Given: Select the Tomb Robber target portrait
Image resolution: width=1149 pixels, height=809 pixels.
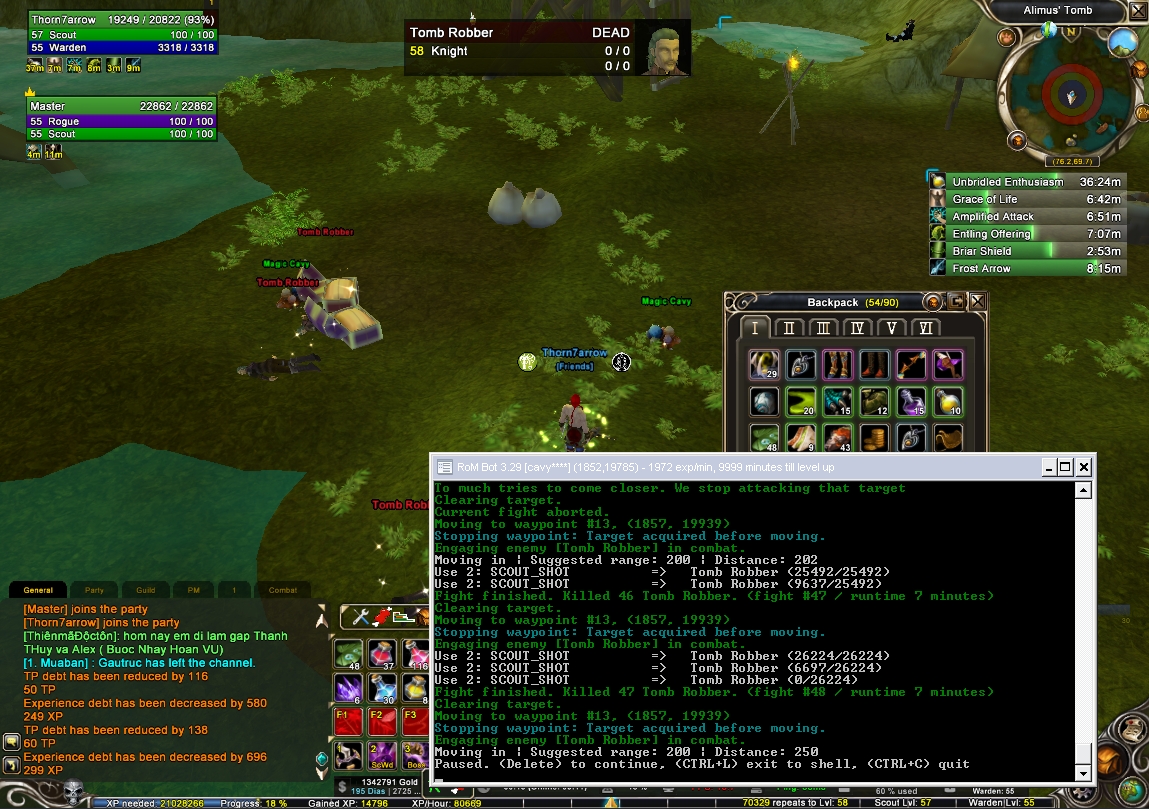Looking at the screenshot, I should (662, 48).
